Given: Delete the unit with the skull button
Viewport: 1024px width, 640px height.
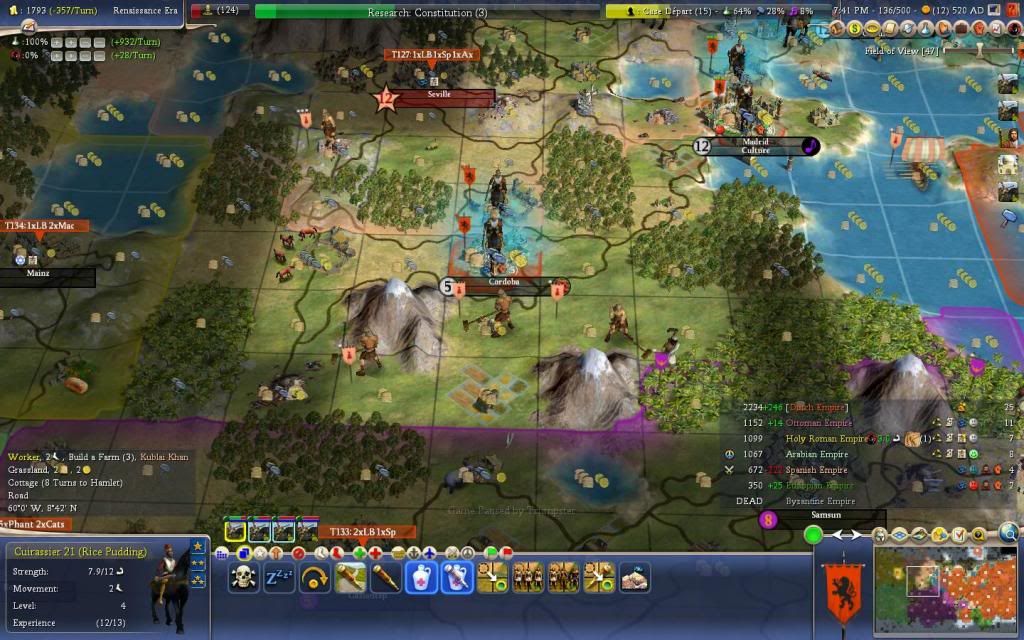Looking at the screenshot, I should (x=243, y=577).
